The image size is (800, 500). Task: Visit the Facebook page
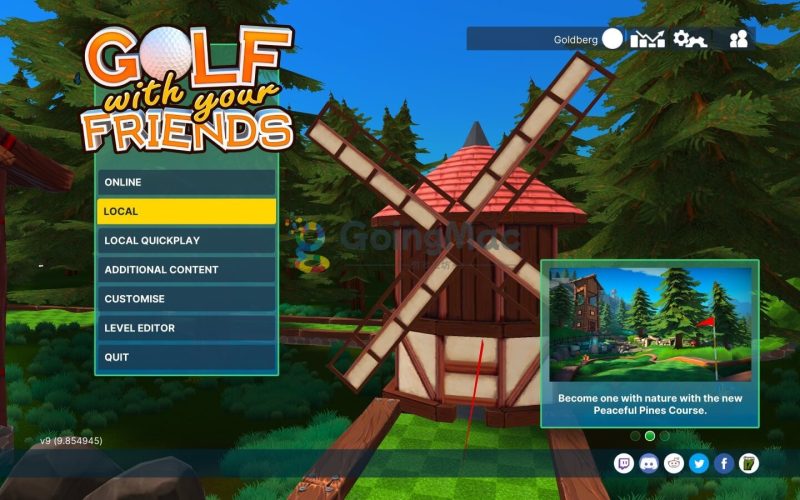tap(724, 463)
